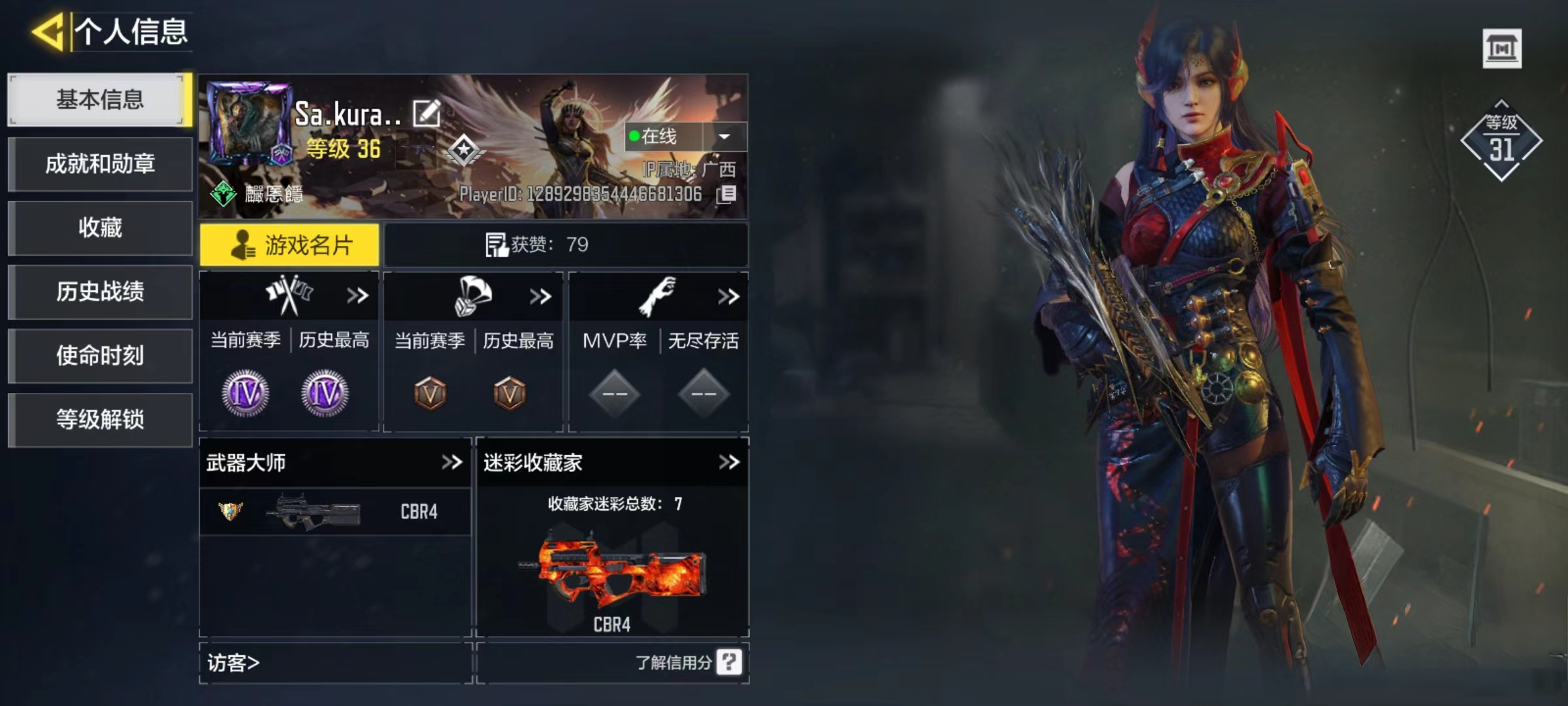Select the CBR4 weapon master row
Screen dimensions: 1568x706
point(335,512)
